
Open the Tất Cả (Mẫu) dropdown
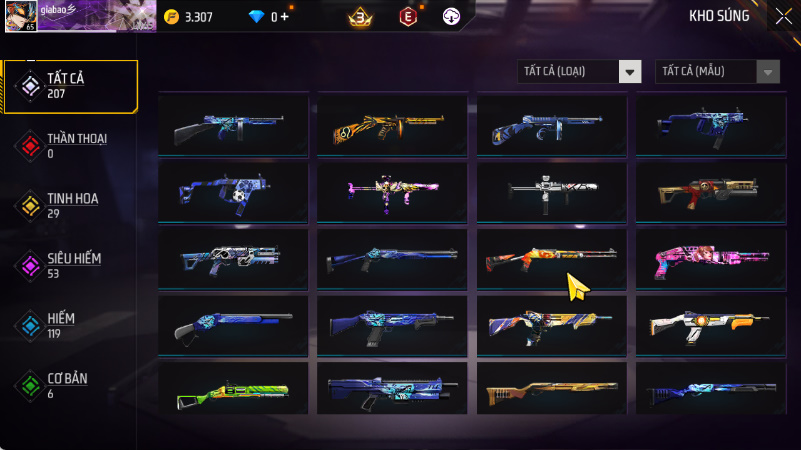click(x=717, y=71)
